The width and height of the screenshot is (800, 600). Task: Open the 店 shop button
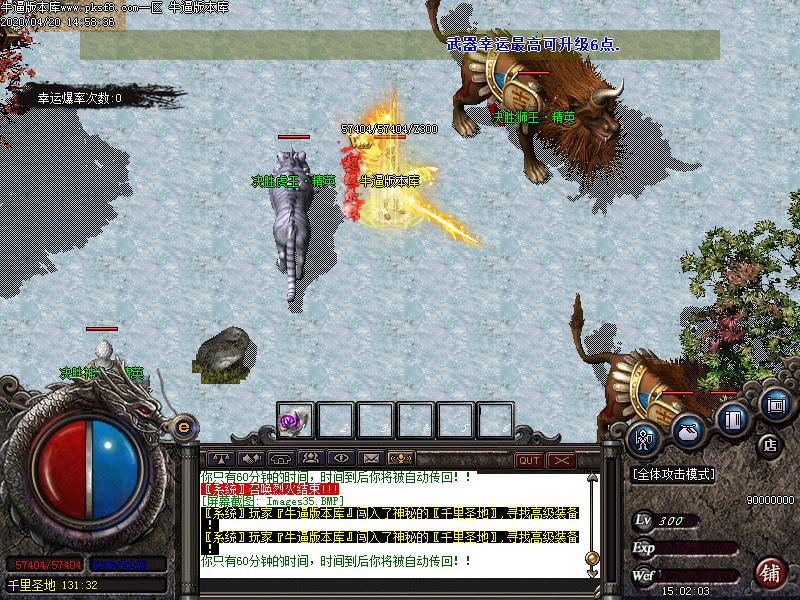[x=770, y=443]
